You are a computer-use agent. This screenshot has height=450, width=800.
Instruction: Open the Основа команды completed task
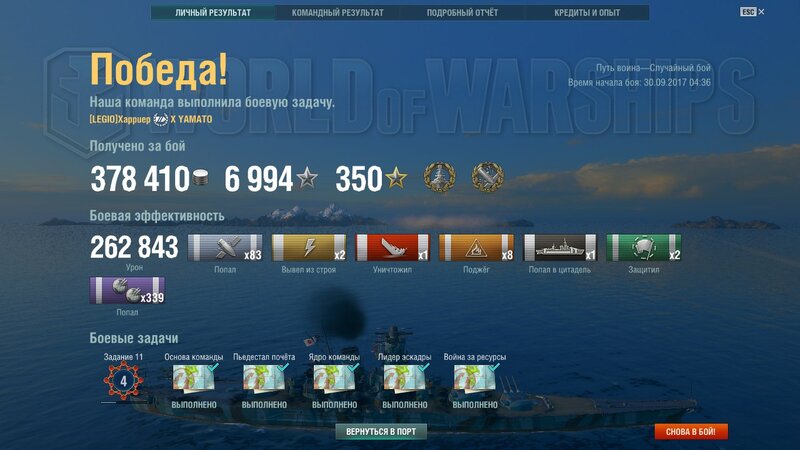(194, 378)
